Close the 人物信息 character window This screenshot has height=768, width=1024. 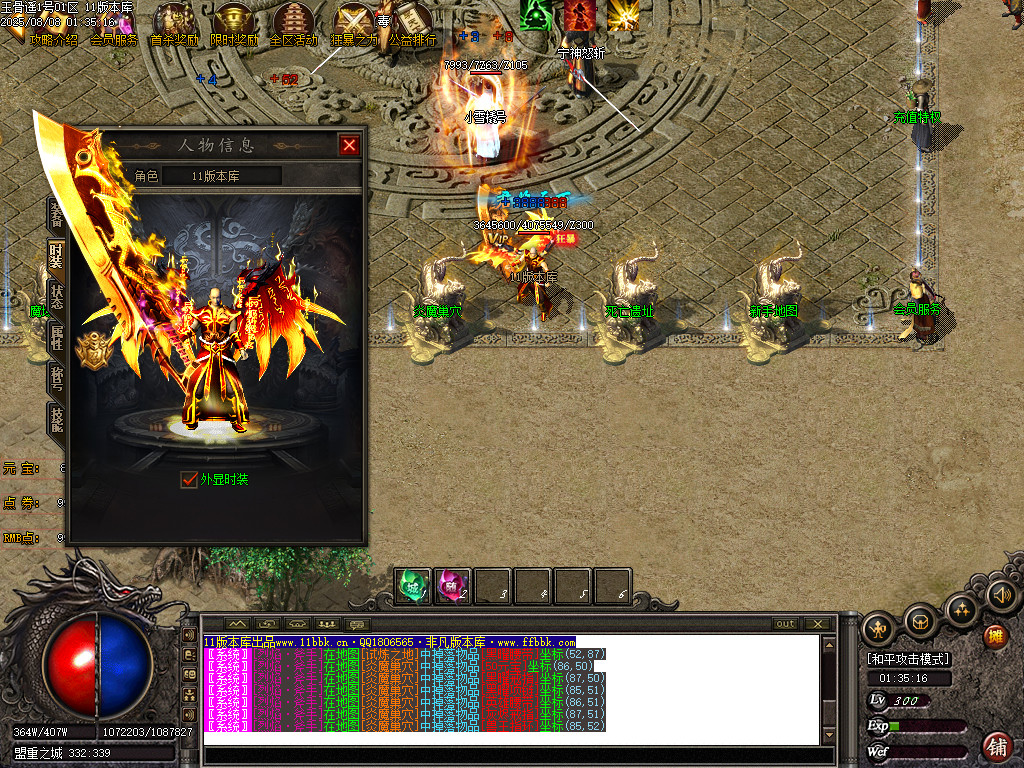click(349, 145)
